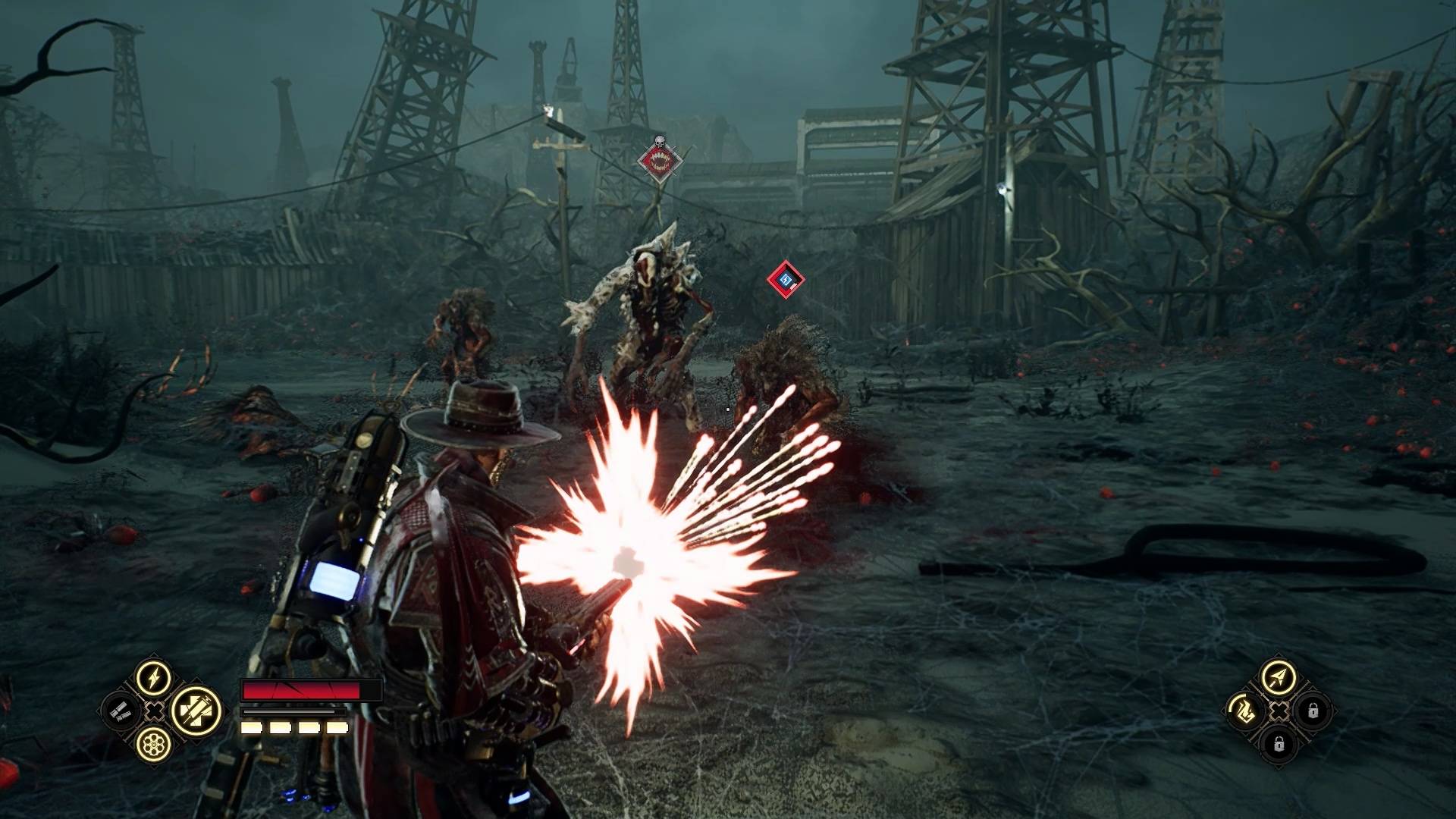Trigger the zigzag energy ability on cooldown

coord(1244,711)
